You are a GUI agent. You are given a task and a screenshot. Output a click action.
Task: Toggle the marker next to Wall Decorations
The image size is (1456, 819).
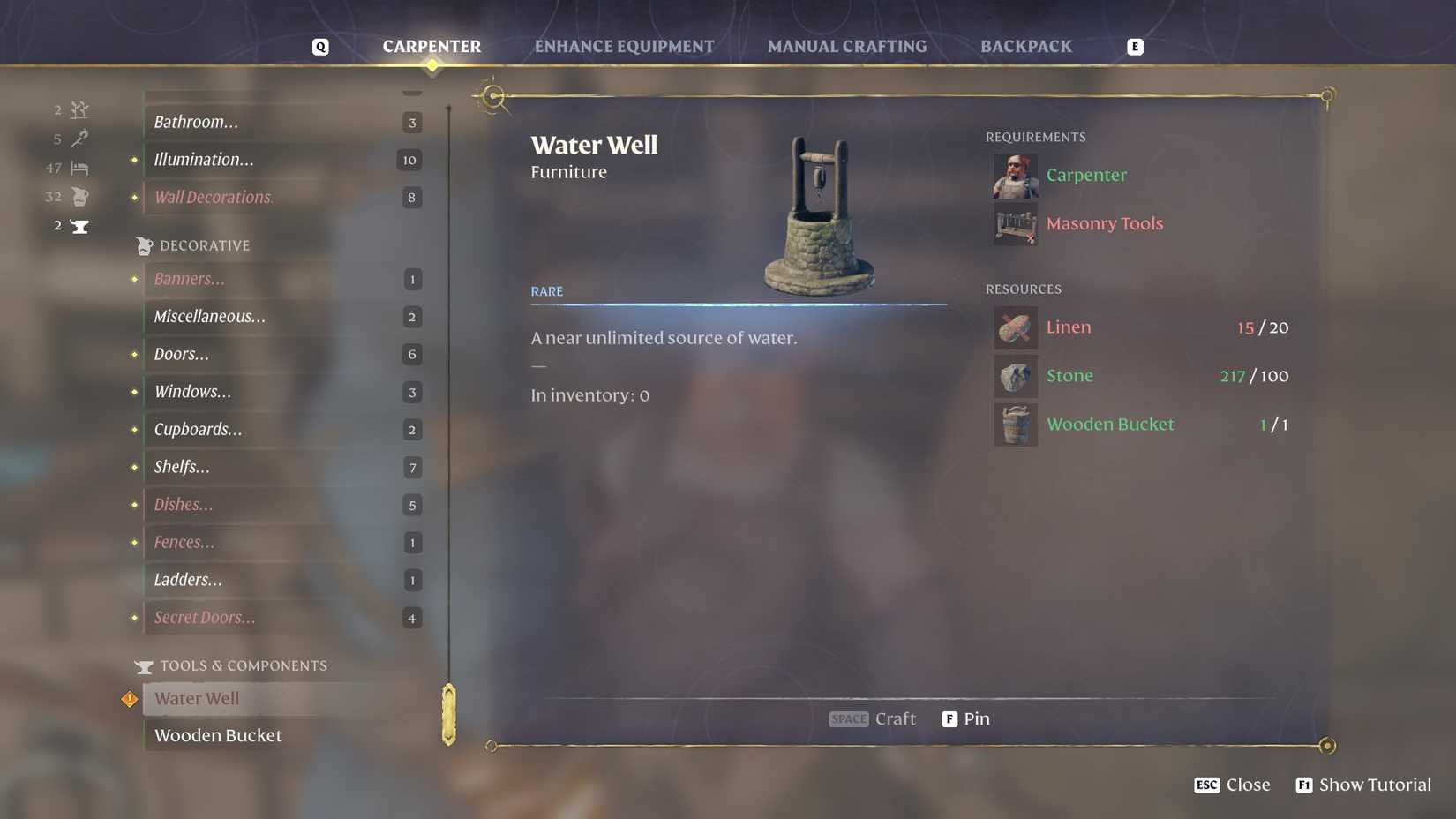point(133,197)
